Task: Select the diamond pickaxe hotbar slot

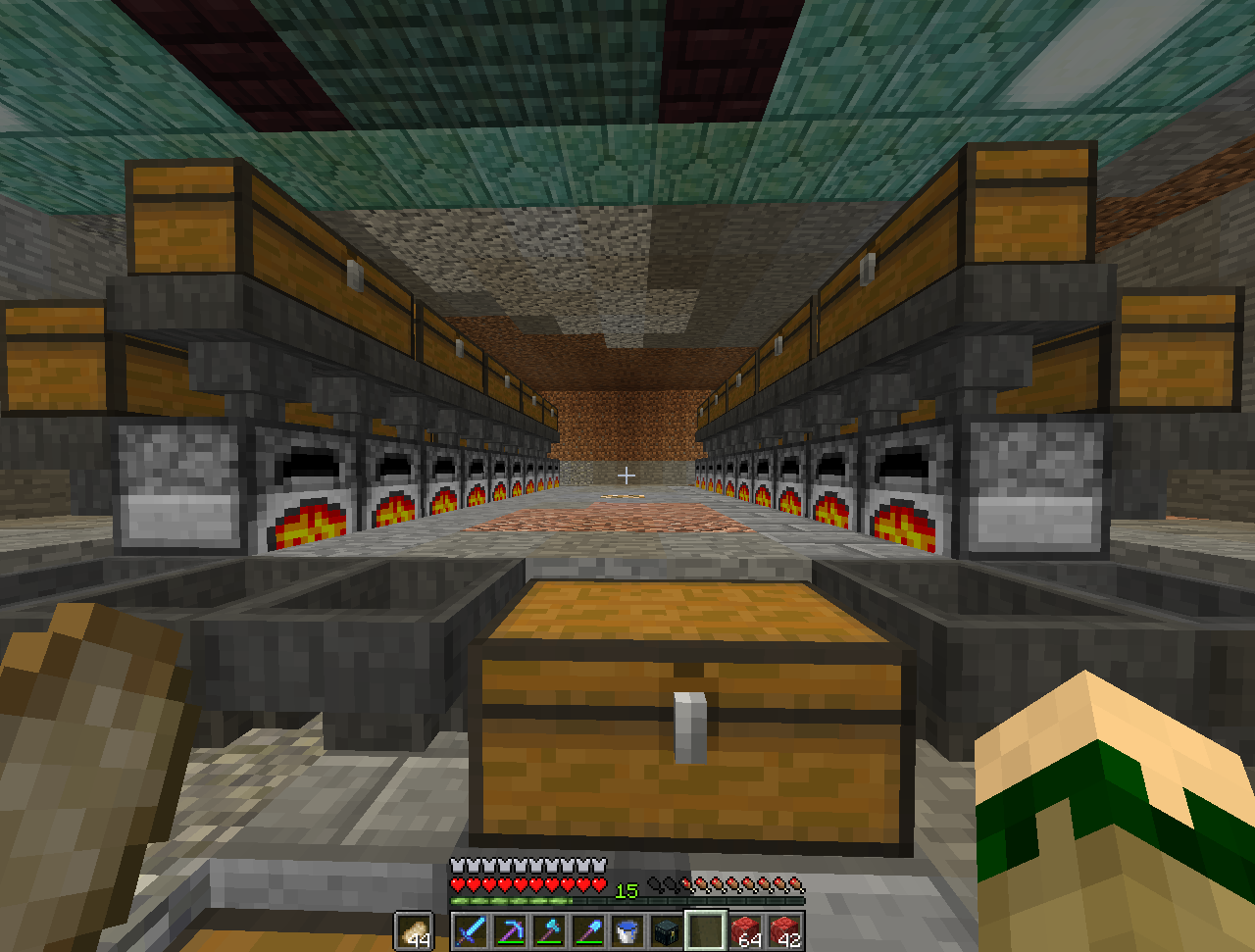Action: (x=510, y=930)
